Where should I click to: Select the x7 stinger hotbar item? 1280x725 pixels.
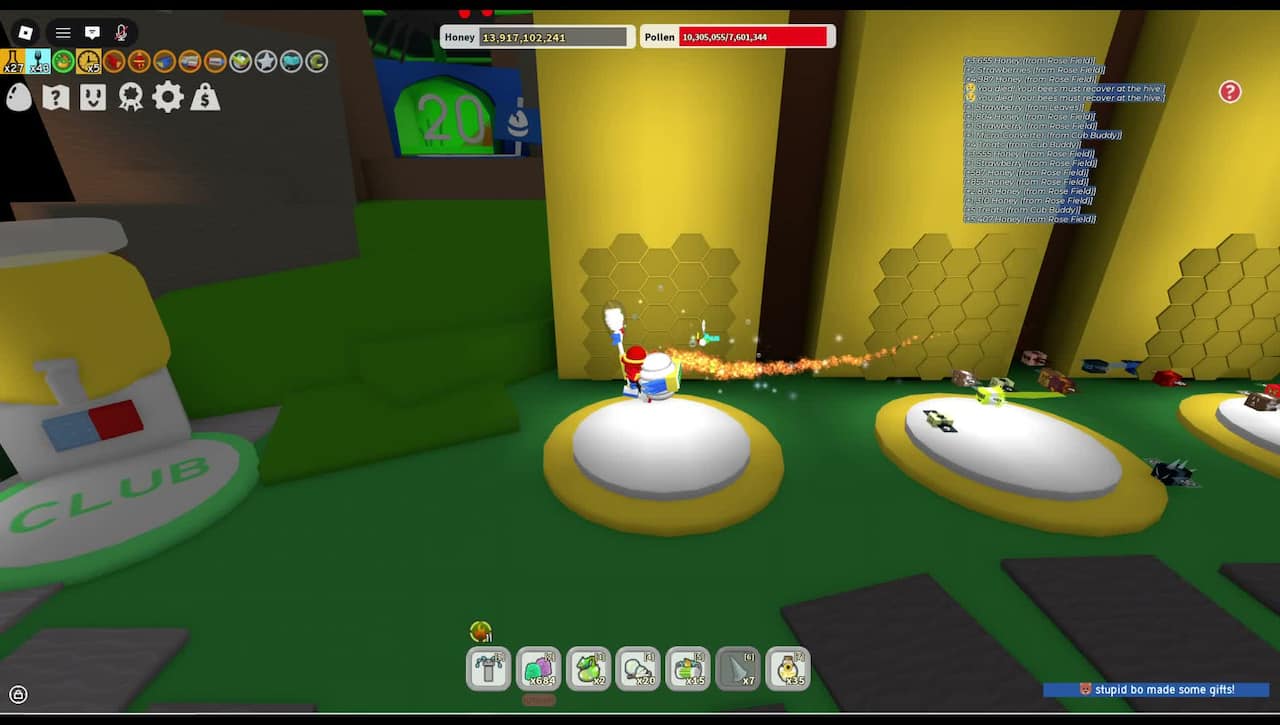[x=738, y=668]
